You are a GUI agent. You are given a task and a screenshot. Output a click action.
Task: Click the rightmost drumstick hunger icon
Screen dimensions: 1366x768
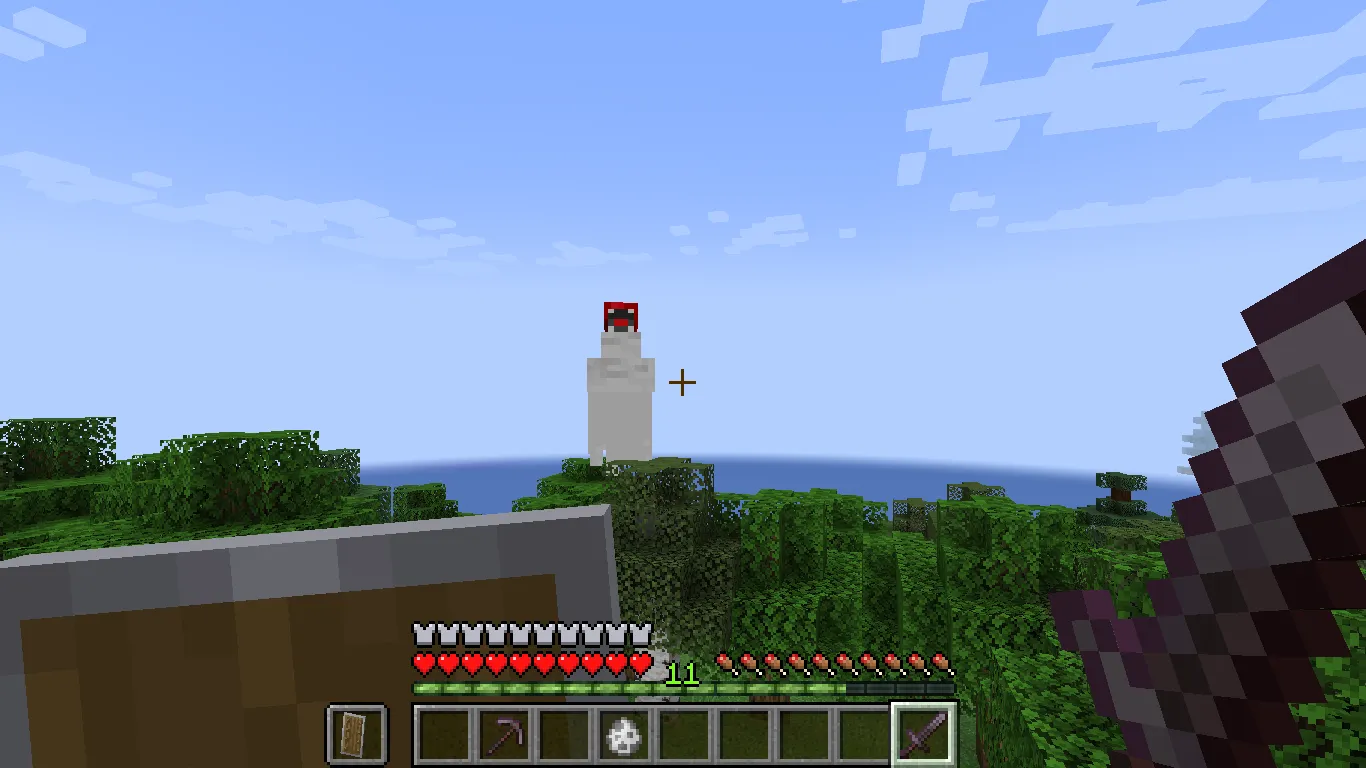click(938, 662)
